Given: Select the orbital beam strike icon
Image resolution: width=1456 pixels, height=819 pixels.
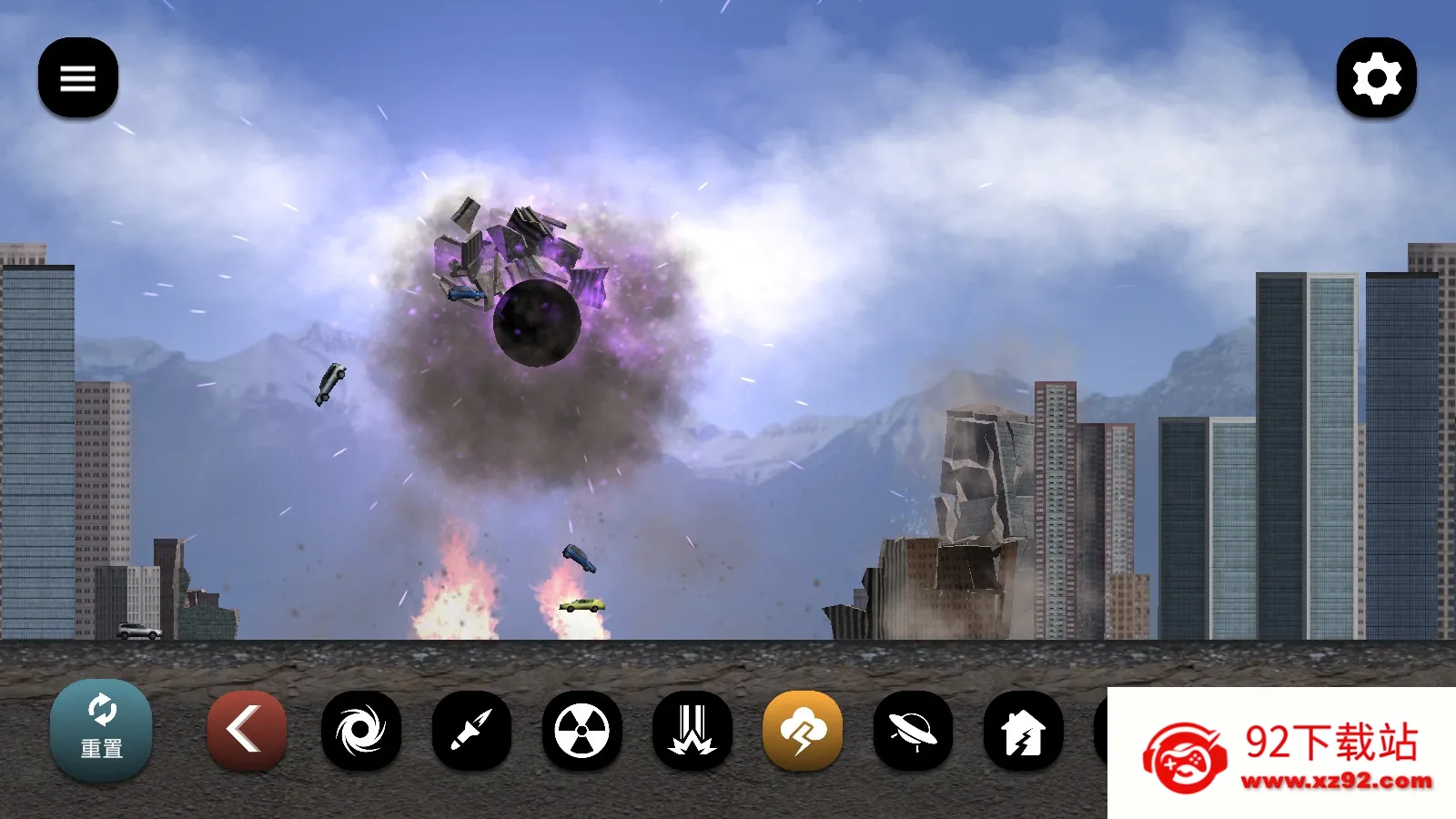Looking at the screenshot, I should 693,731.
